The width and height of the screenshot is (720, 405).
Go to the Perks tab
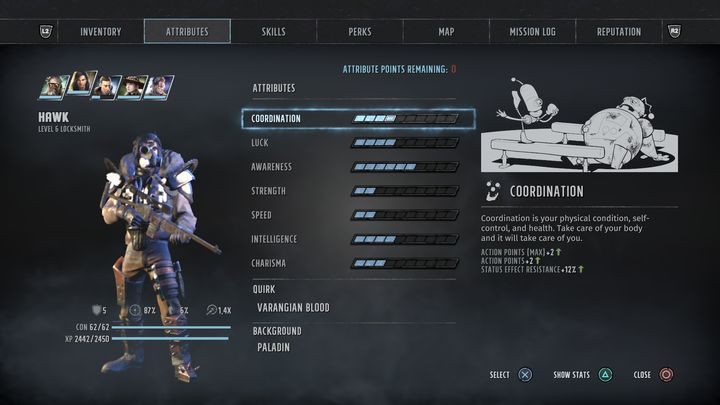(x=360, y=32)
